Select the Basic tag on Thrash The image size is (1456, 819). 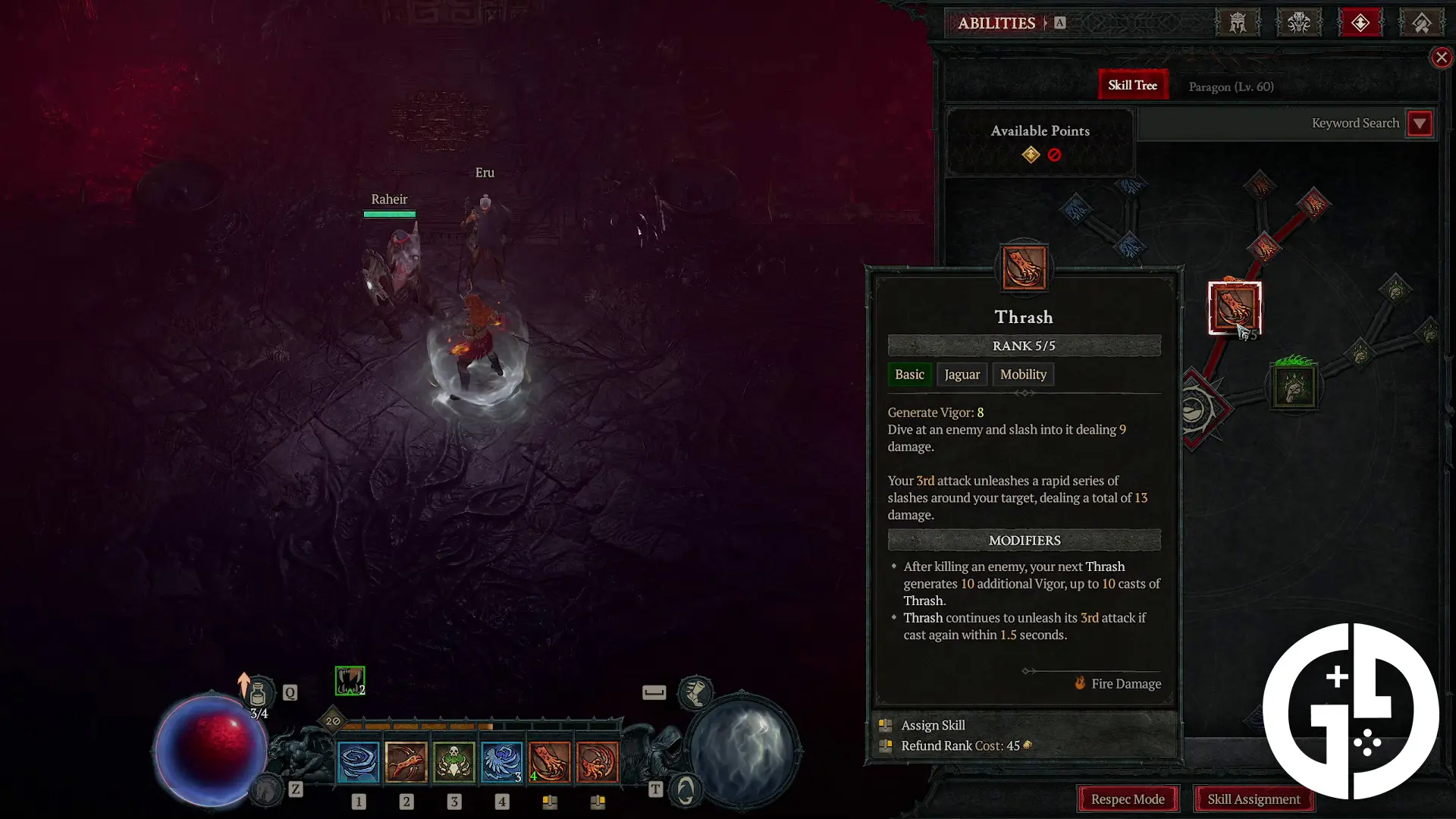tap(909, 374)
